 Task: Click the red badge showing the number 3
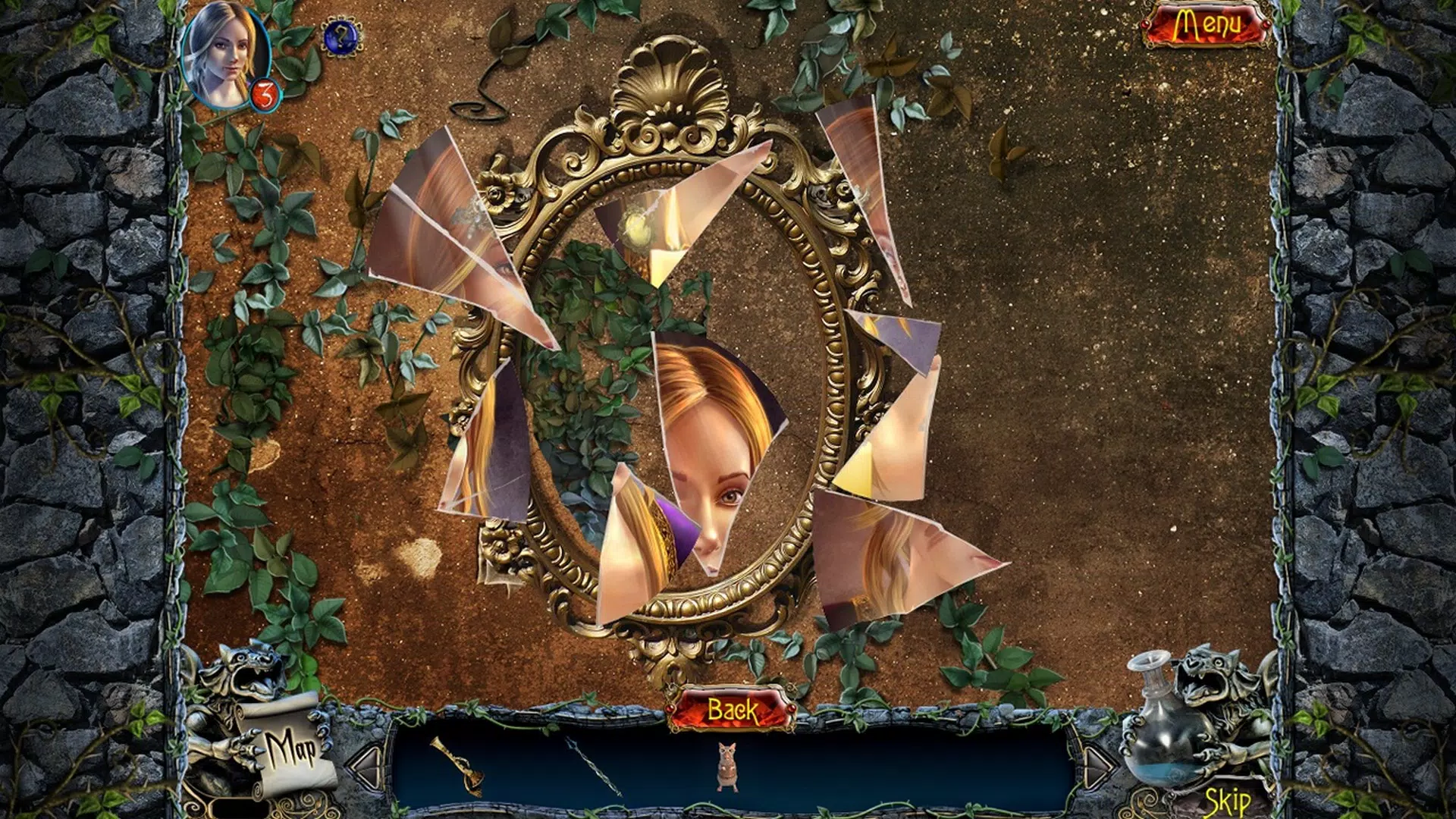click(x=267, y=94)
